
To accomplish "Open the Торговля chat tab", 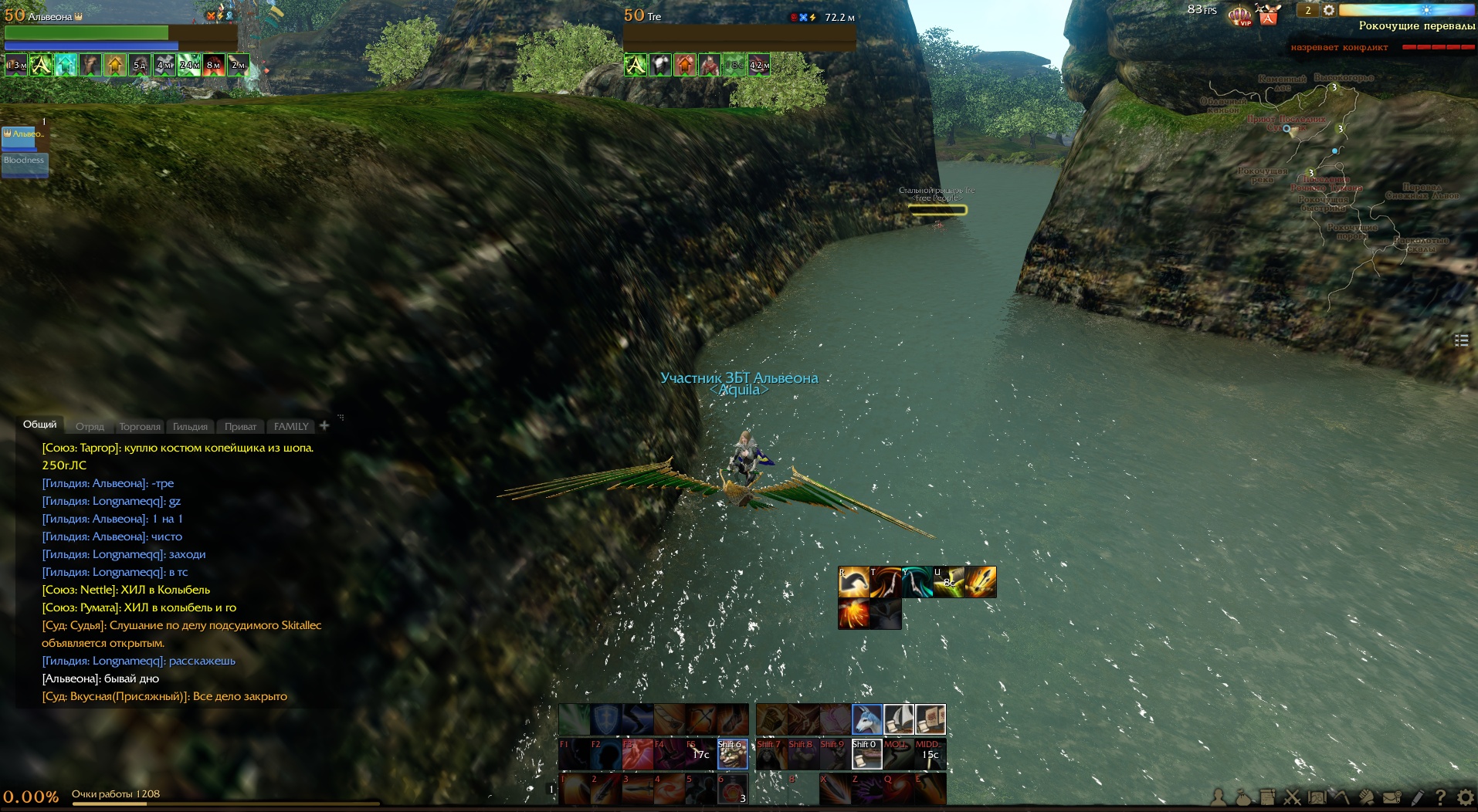I will tap(140, 426).
